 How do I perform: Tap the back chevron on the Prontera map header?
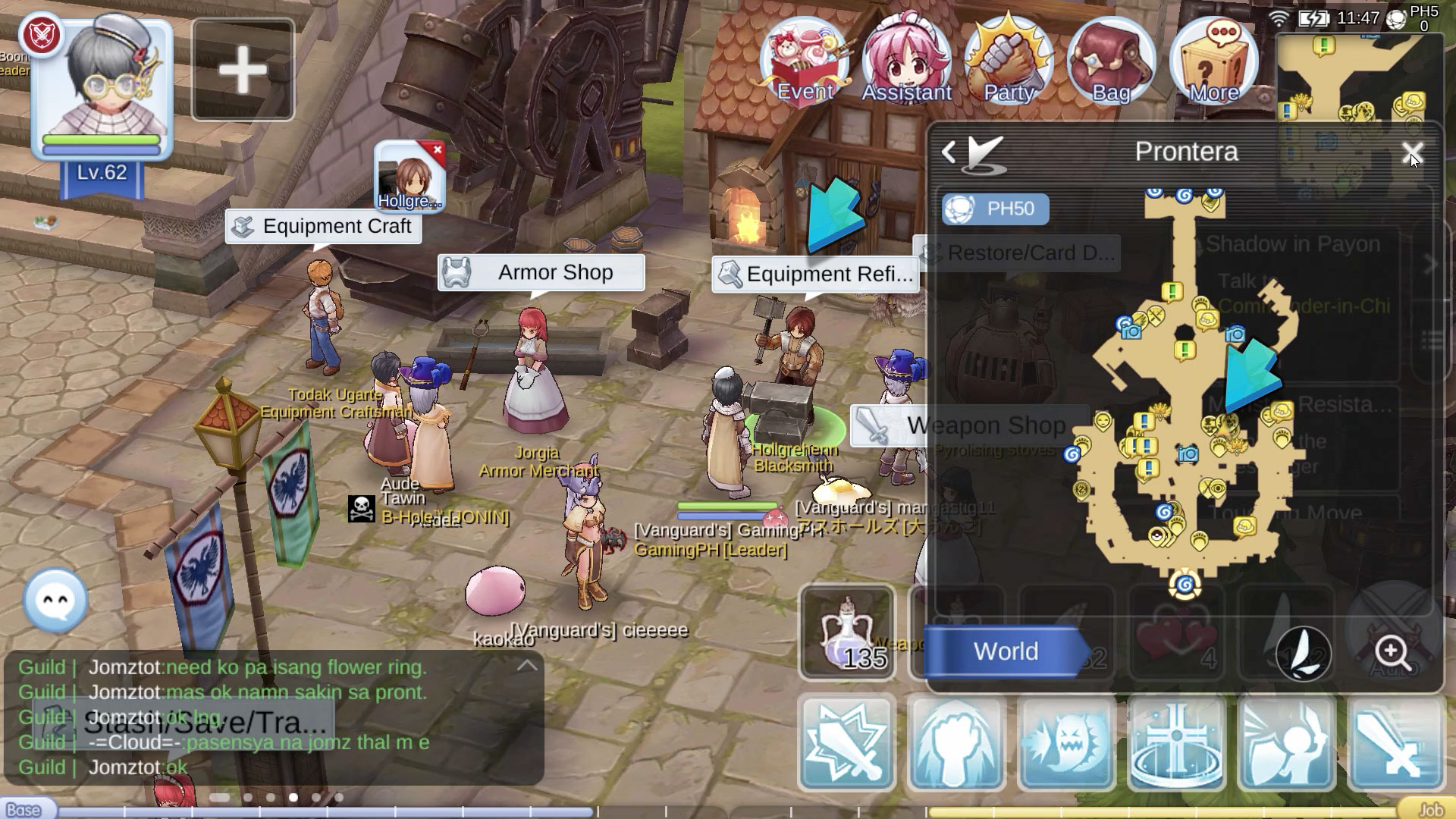tap(950, 151)
